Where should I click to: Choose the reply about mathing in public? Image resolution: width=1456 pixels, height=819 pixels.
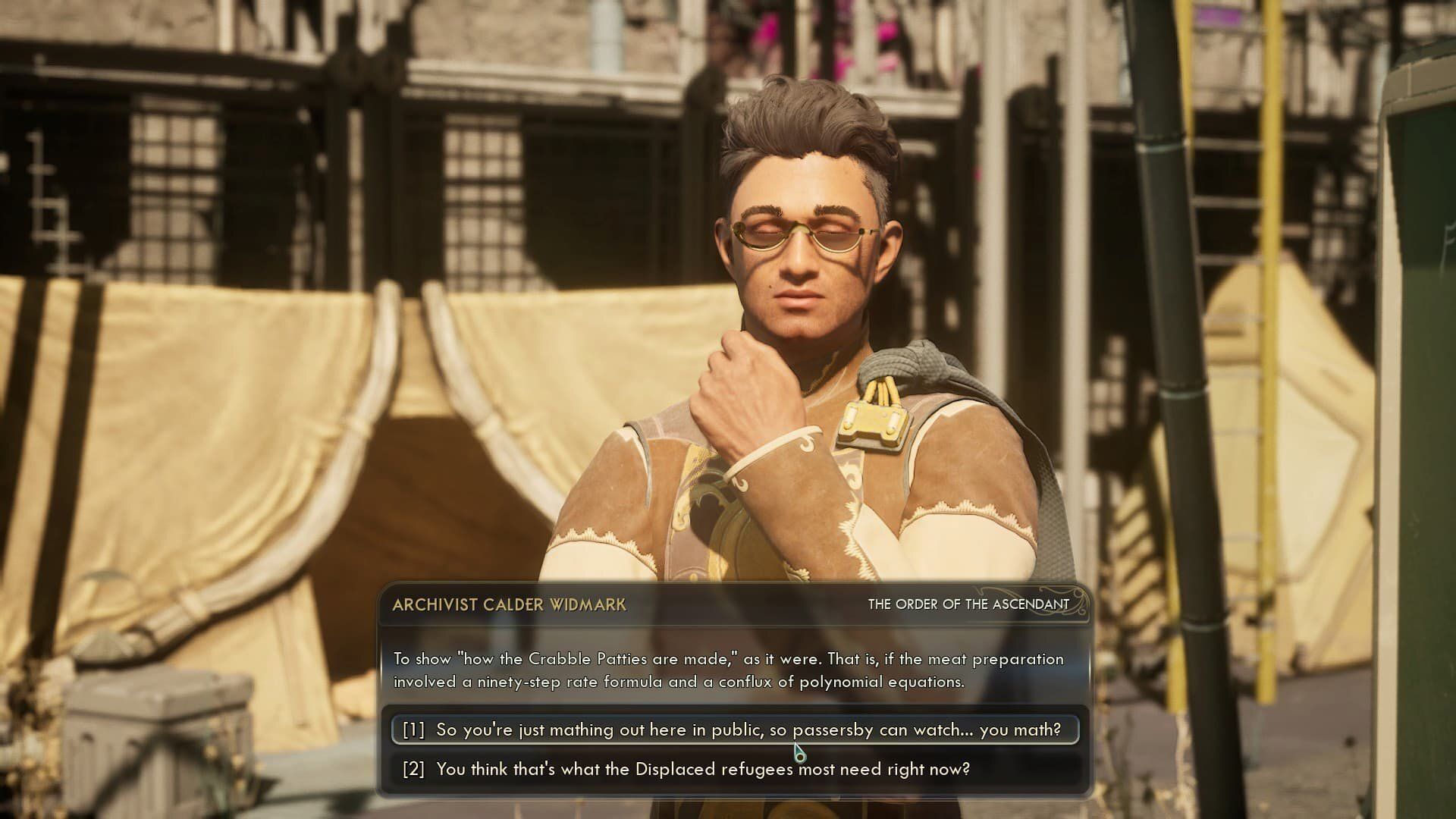[x=733, y=730]
